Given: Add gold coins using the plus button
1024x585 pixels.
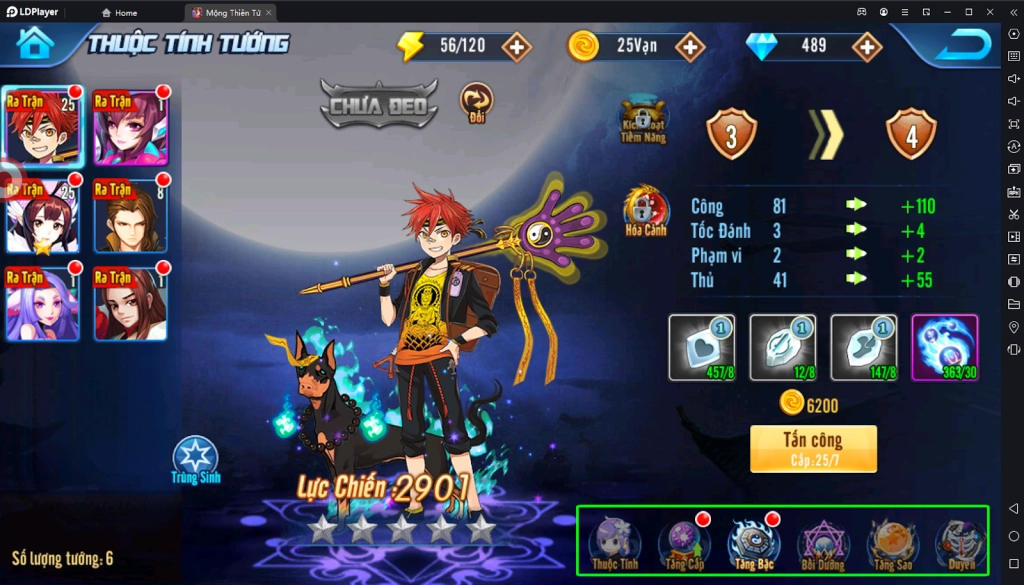Looking at the screenshot, I should [x=690, y=46].
